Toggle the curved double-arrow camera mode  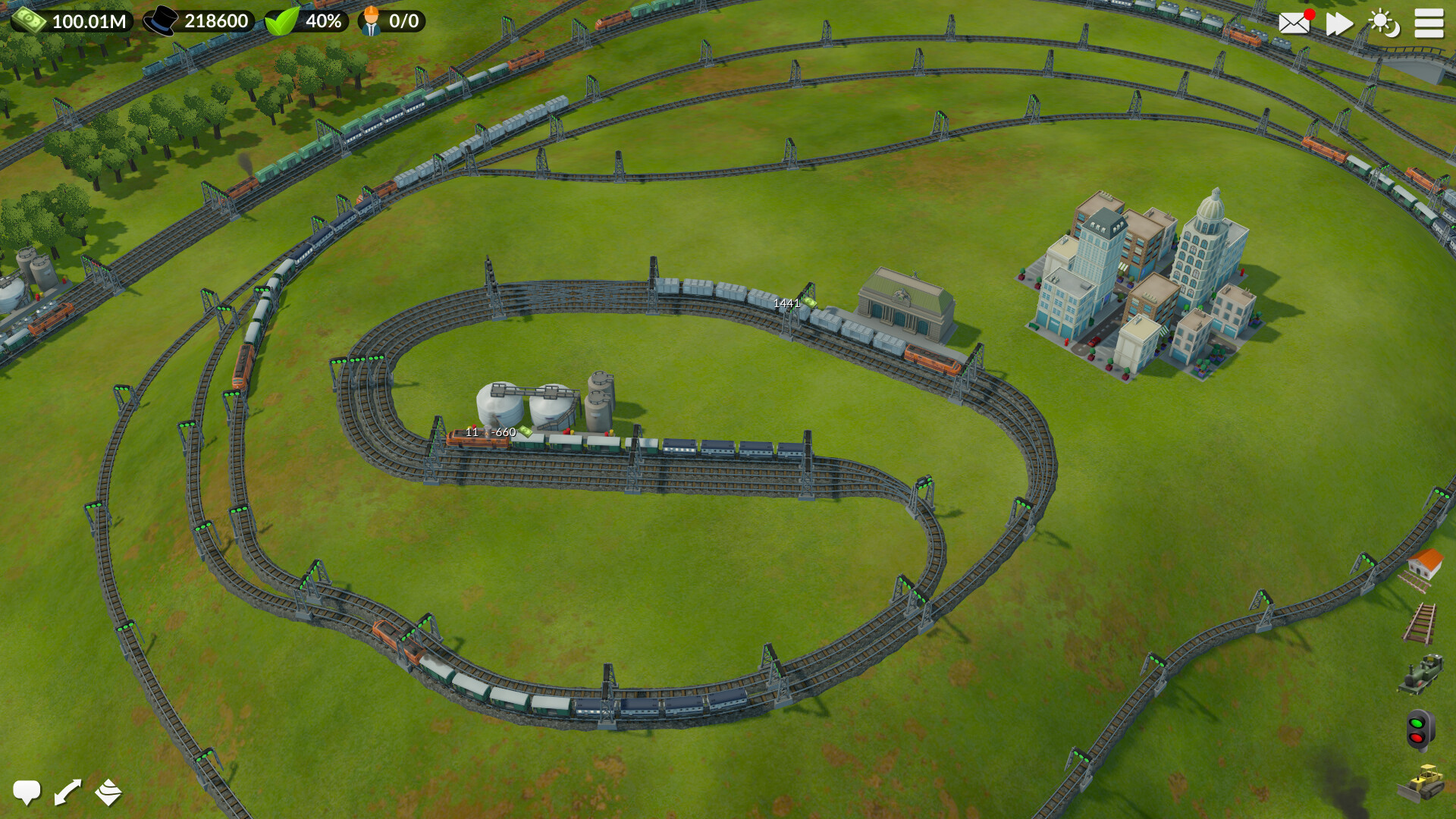[68, 792]
